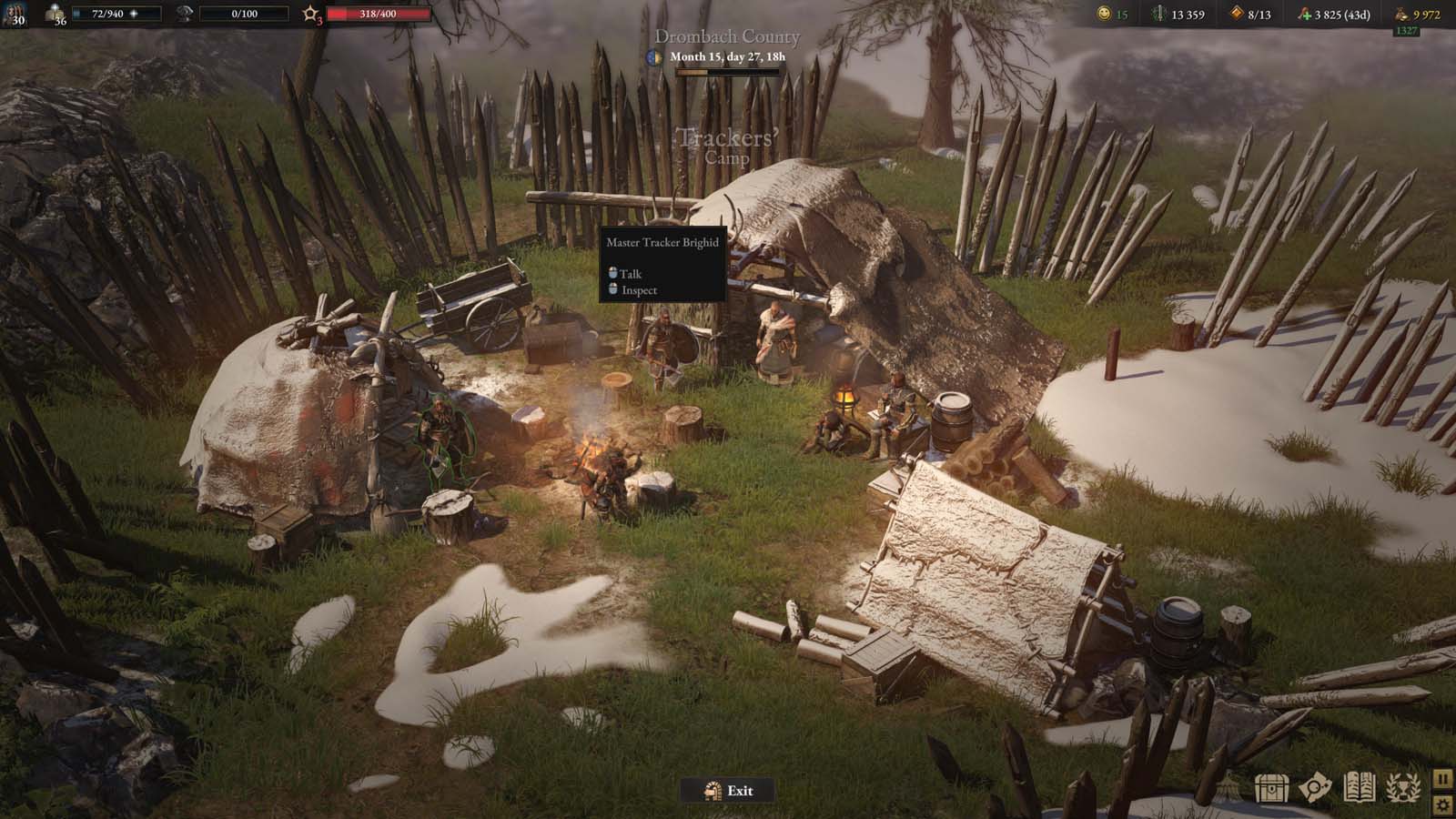Click the party portrait in the top-left corner
Screen dimensions: 1456x819
coord(14,14)
